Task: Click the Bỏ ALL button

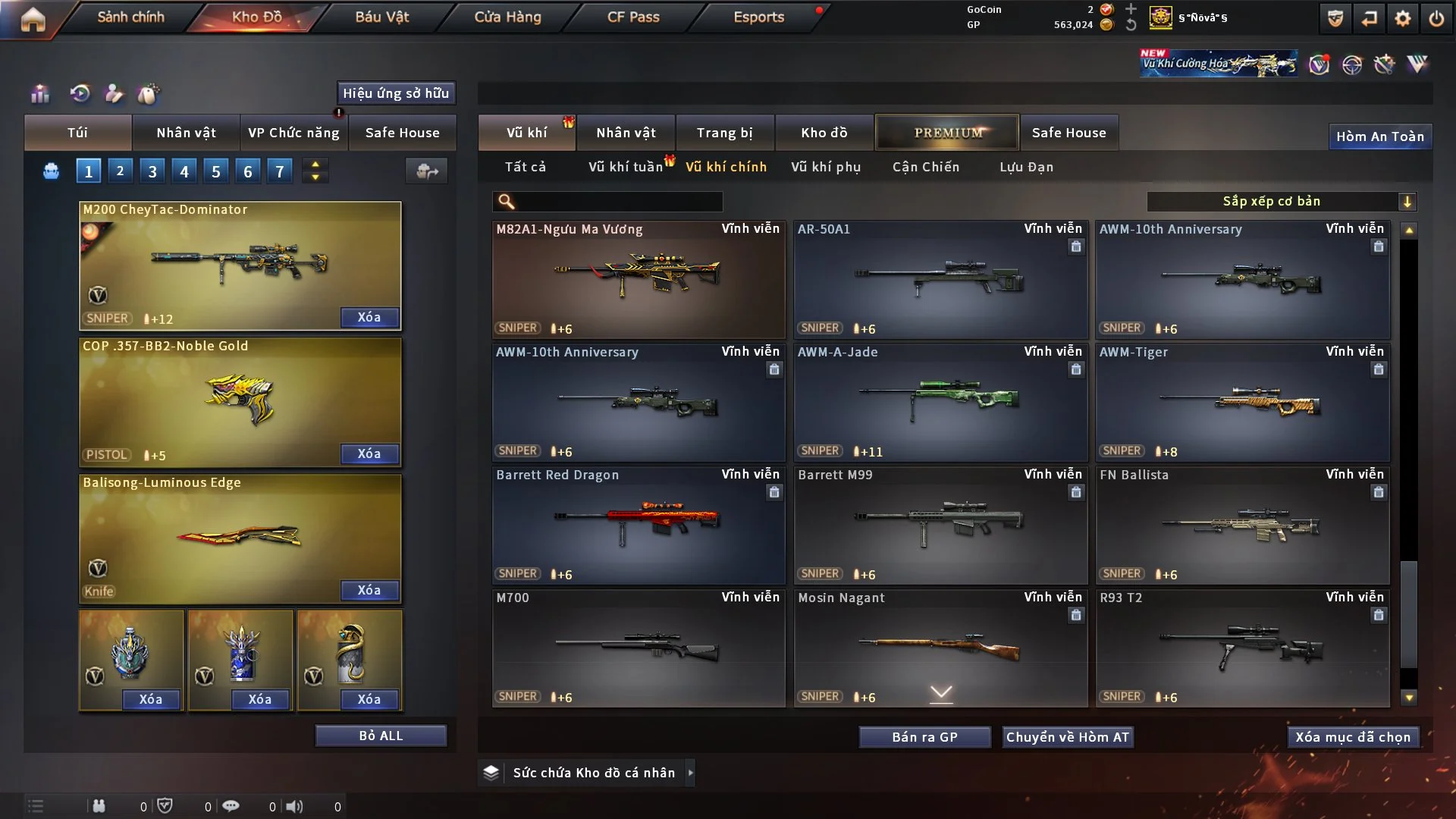Action: 381,736
